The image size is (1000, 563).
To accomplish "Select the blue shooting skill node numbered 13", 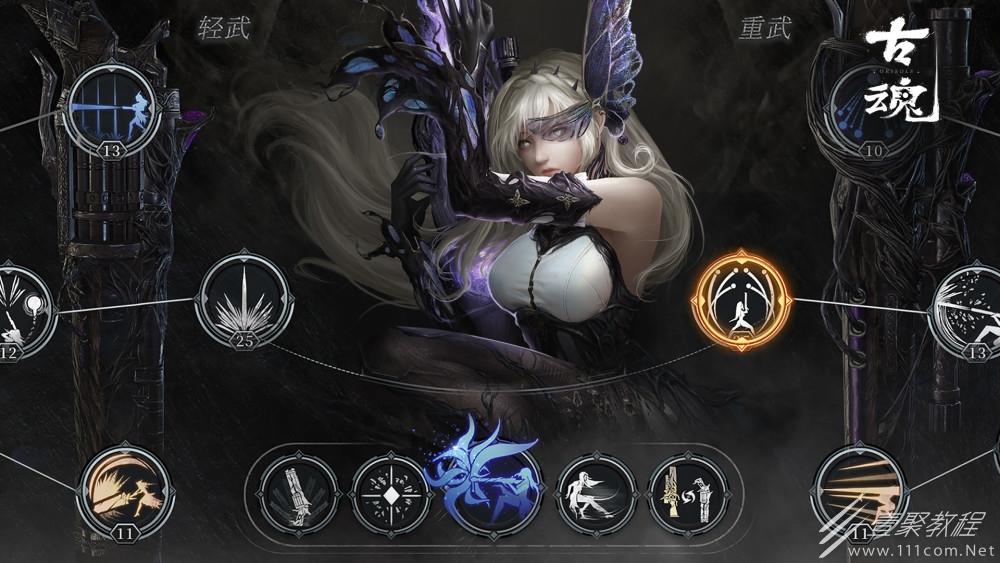I will click(114, 108).
